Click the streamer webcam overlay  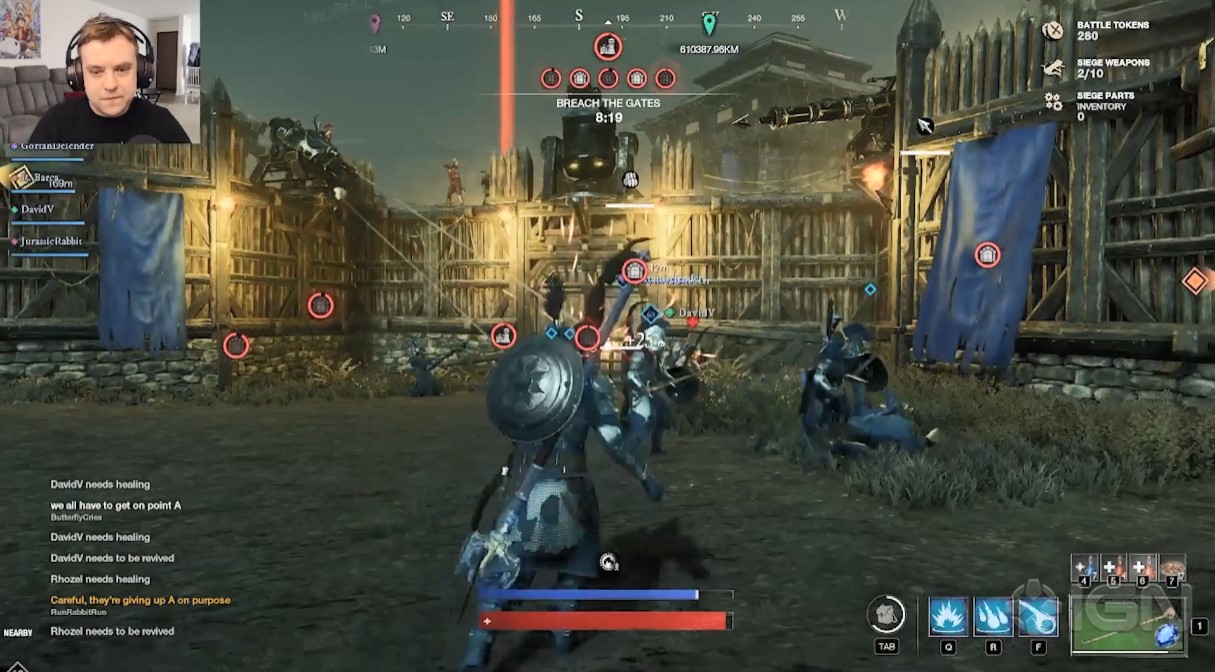(x=100, y=70)
